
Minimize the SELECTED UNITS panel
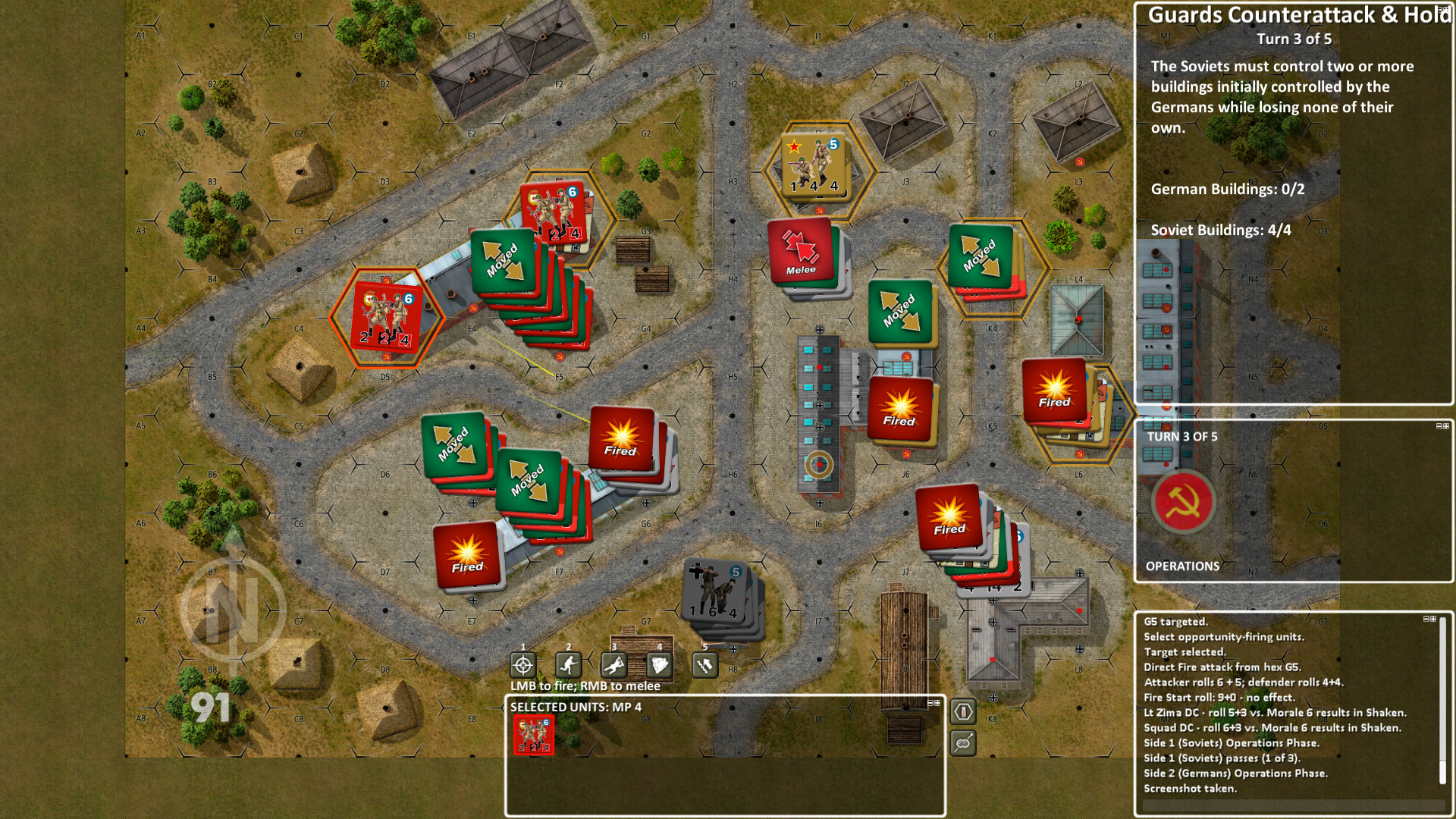[x=930, y=703]
